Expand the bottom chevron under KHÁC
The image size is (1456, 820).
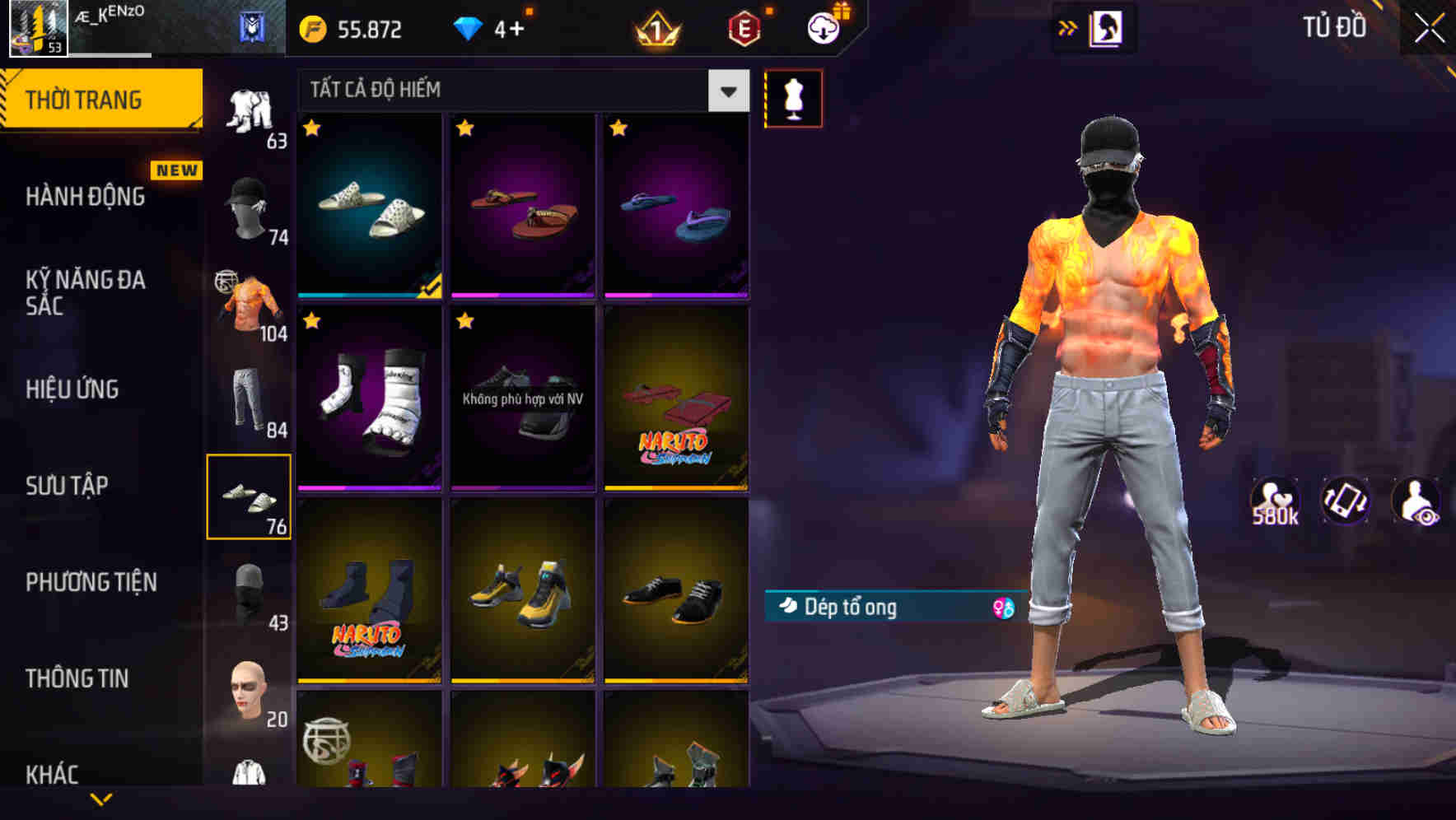tap(101, 798)
